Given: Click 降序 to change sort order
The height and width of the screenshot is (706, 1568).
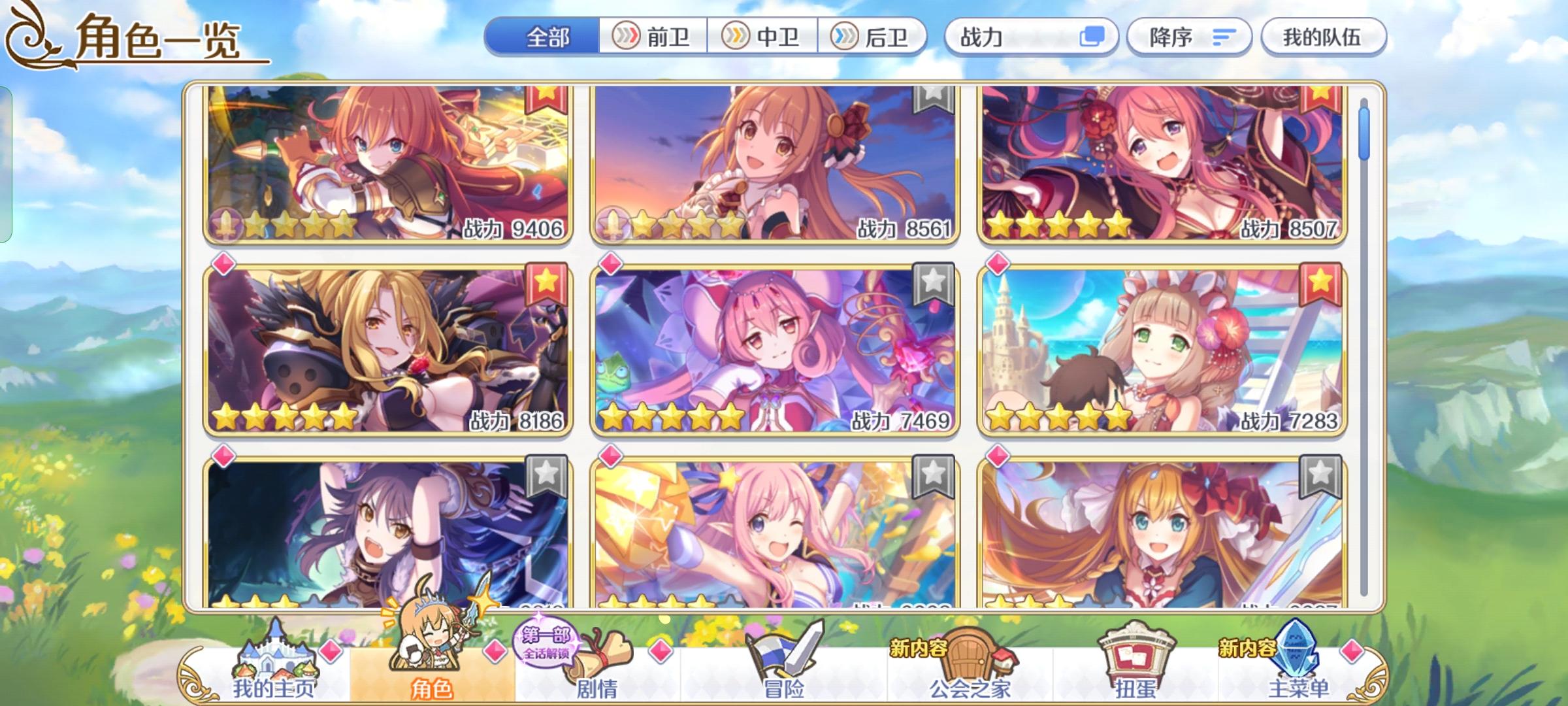Looking at the screenshot, I should click(1189, 37).
